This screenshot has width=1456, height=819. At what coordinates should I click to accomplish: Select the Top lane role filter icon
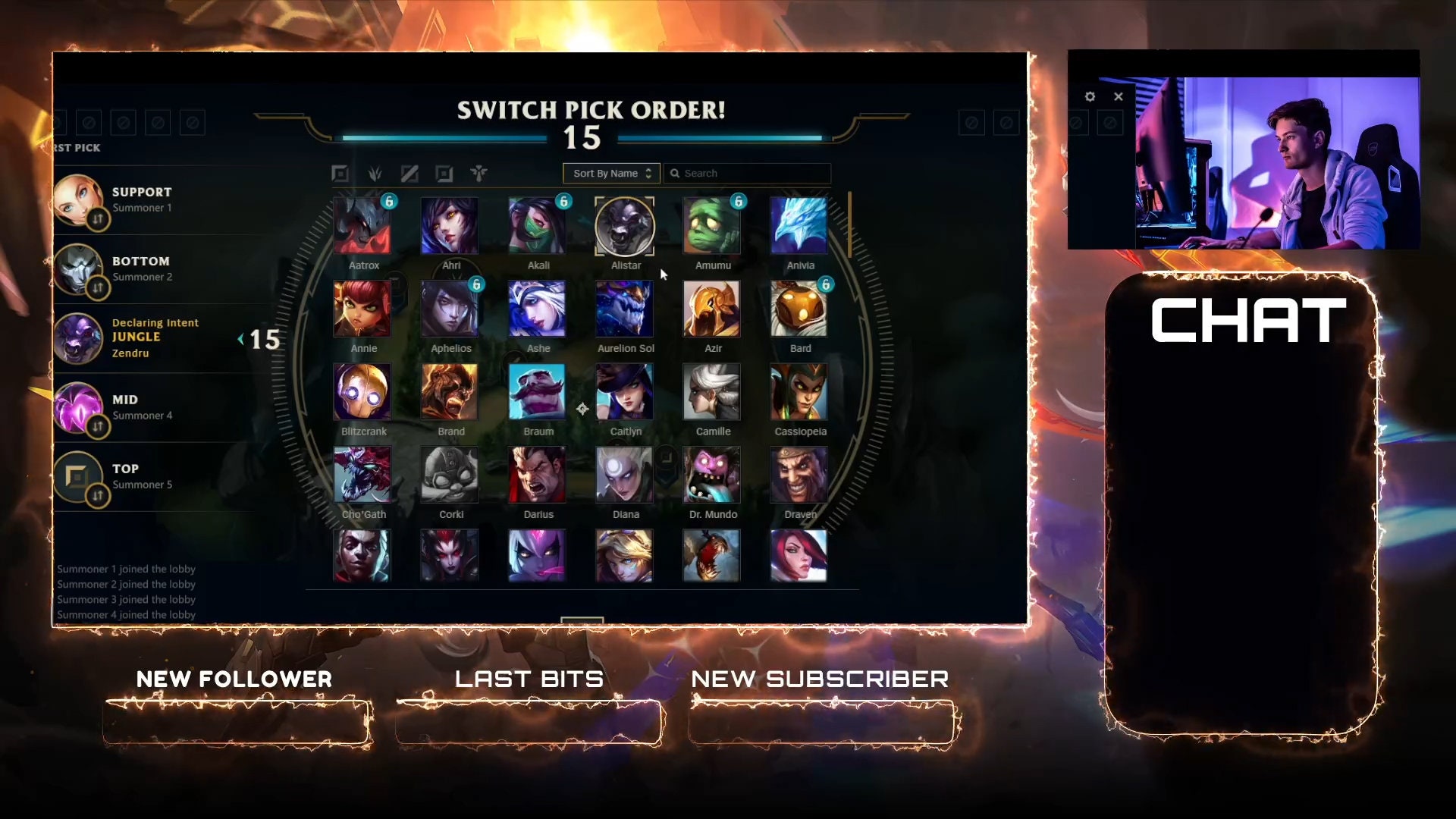340,173
